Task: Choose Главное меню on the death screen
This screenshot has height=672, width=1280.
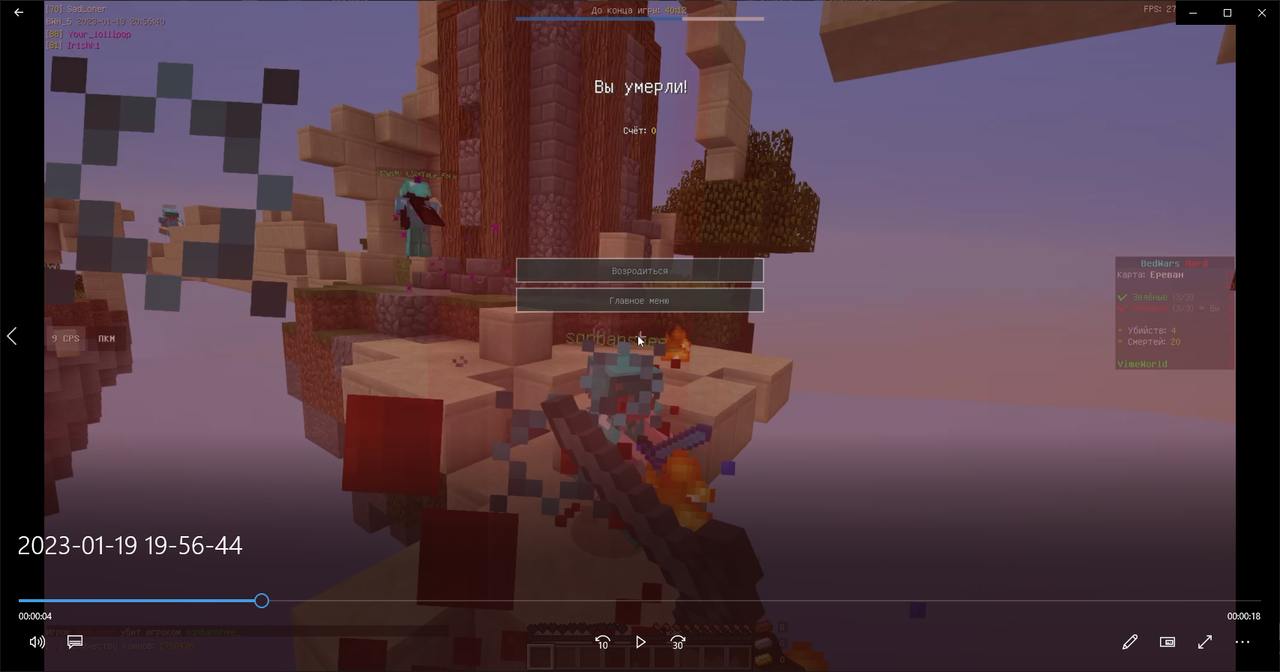Action: pos(639,300)
